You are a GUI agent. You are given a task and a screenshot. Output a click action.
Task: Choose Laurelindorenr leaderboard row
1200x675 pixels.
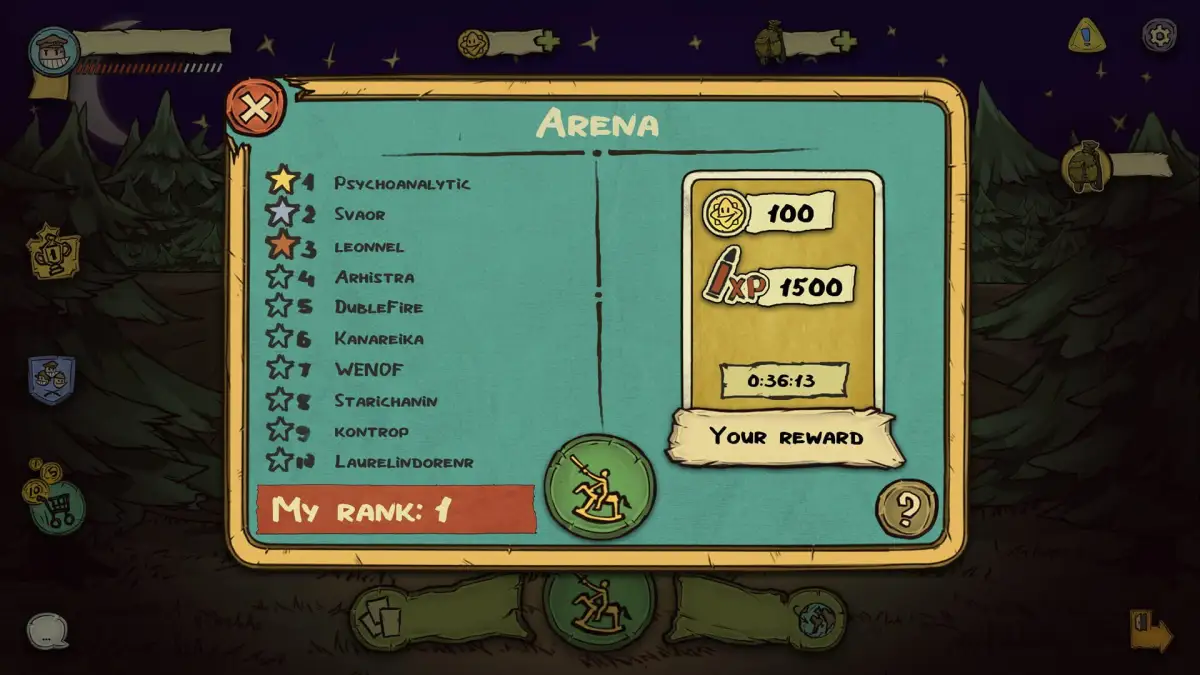(x=403, y=462)
